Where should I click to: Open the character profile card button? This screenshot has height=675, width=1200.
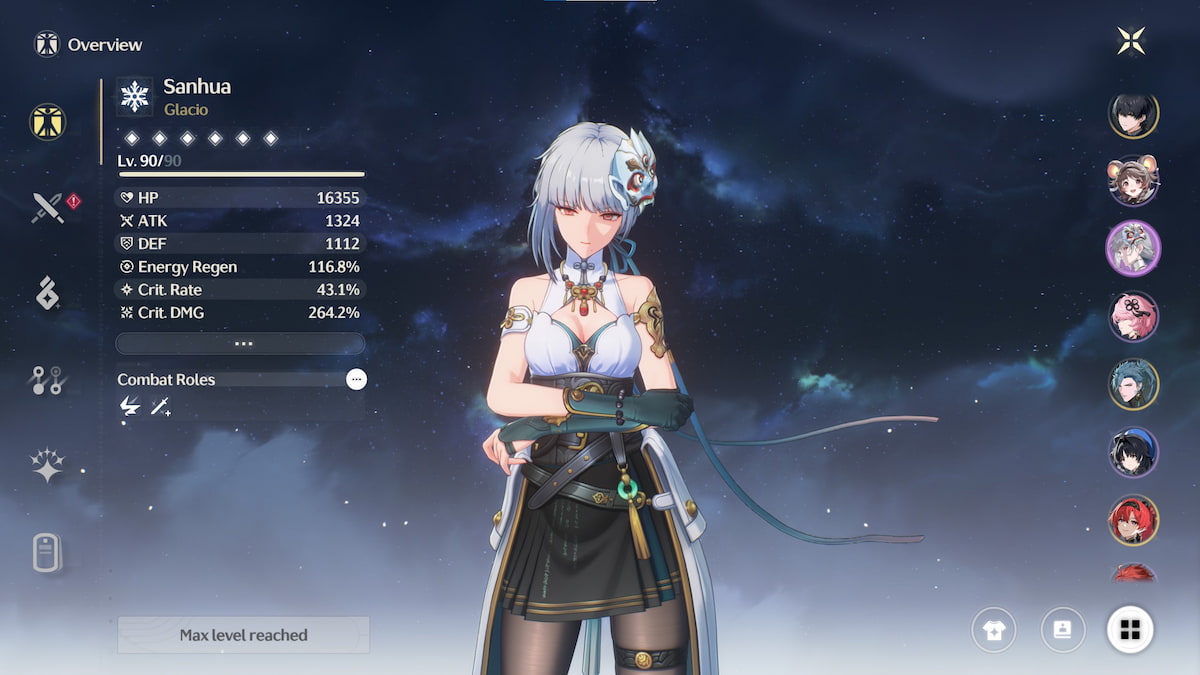tap(1063, 630)
